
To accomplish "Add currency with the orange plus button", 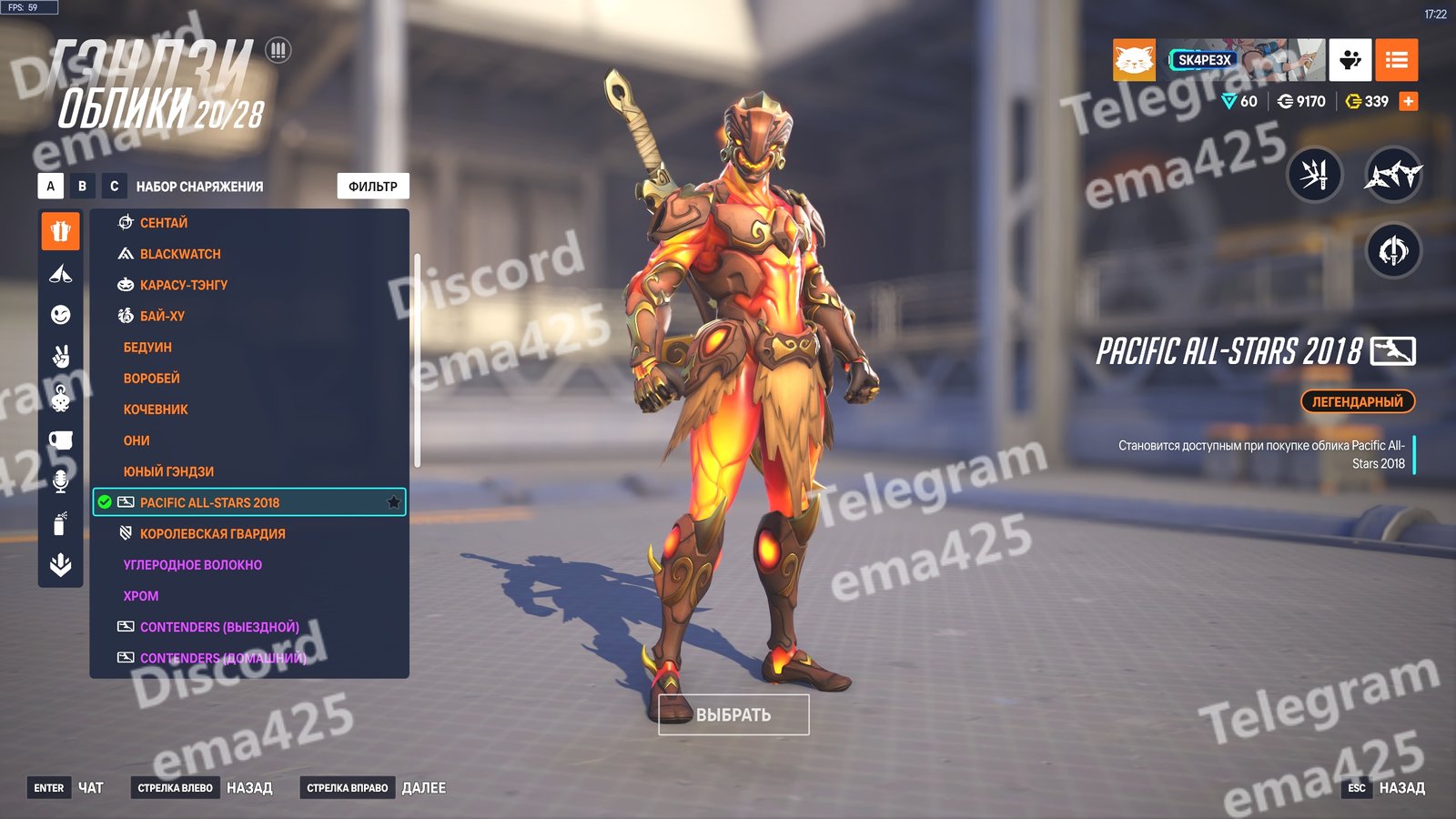I will pyautogui.click(x=1408, y=101).
